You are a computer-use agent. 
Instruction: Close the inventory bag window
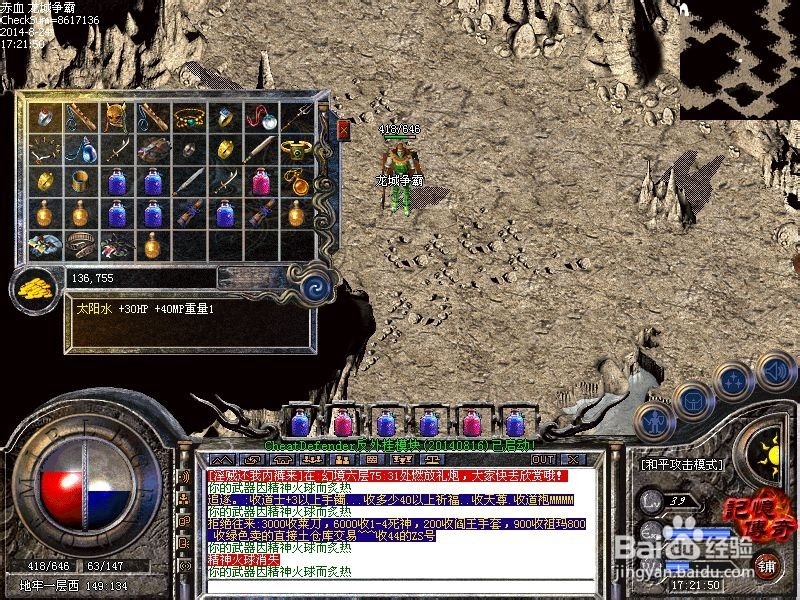(344, 130)
